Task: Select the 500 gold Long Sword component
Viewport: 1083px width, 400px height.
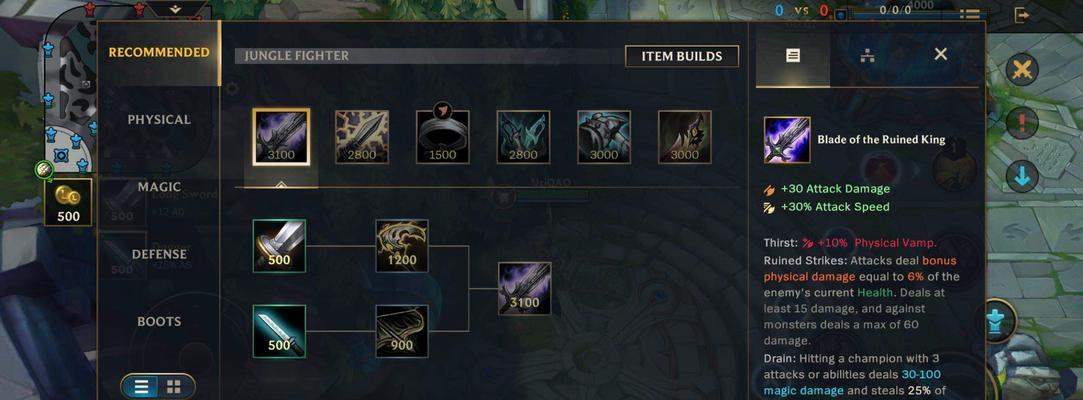Action: point(279,246)
